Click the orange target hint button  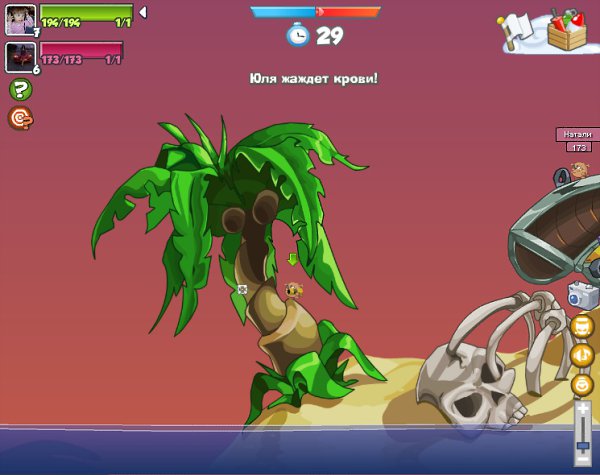(20, 118)
